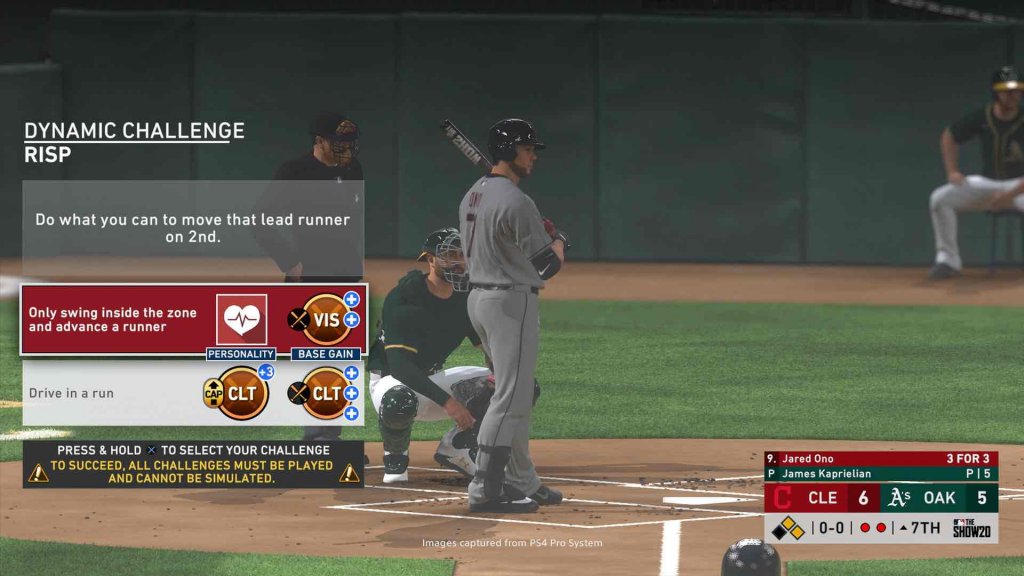Choose the 'Drive in a run' challenge

coord(72,393)
